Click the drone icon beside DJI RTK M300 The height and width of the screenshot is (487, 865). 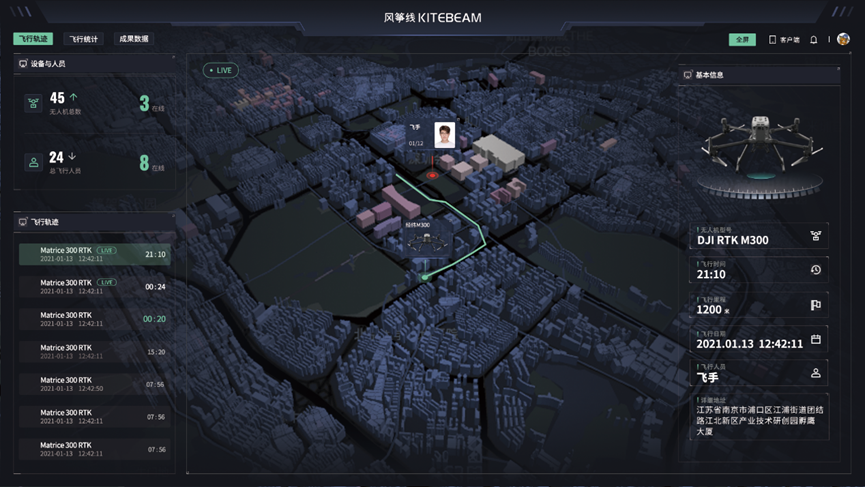816,236
